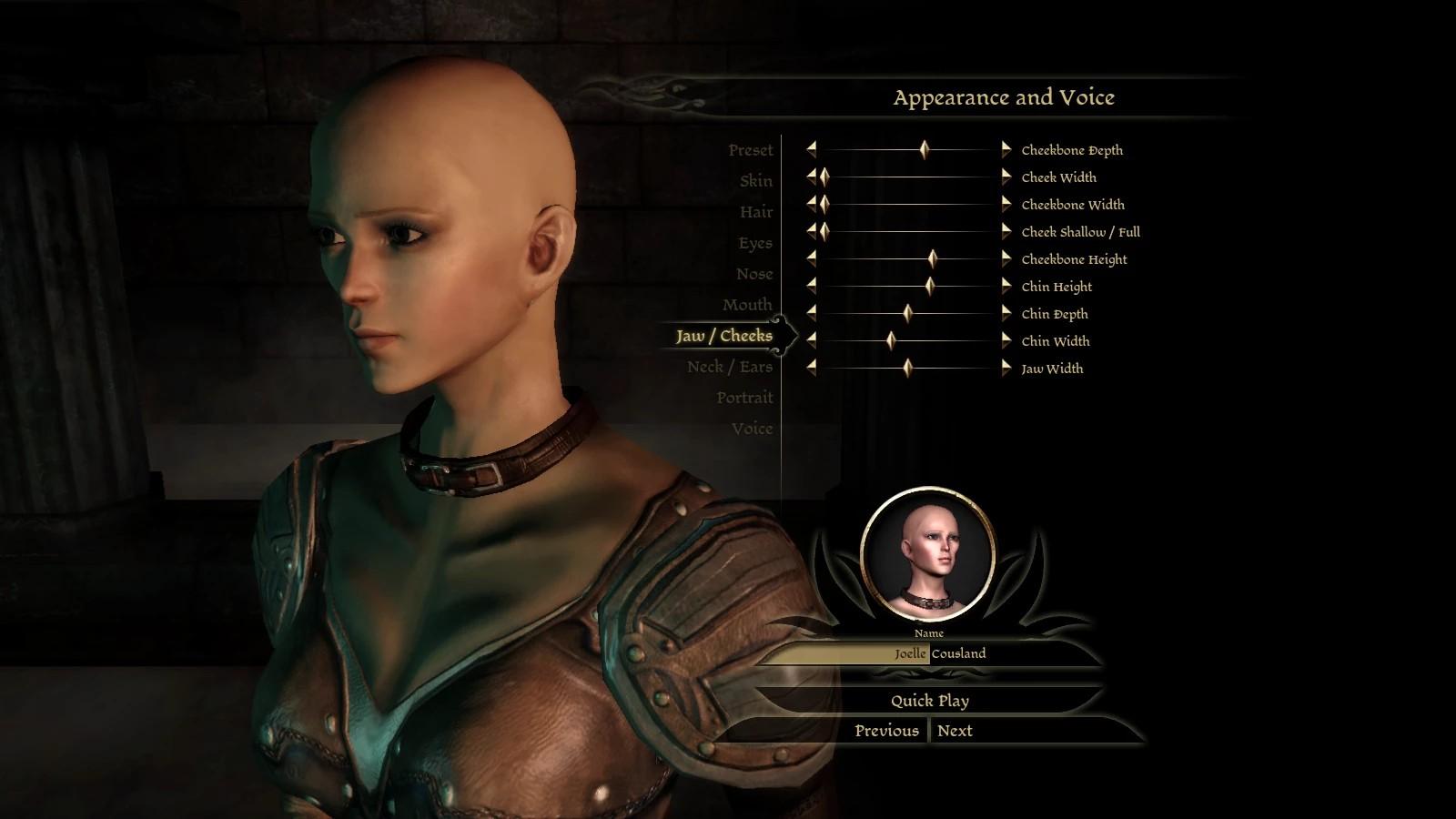1456x819 pixels.
Task: Choose the Nose category
Action: (x=753, y=274)
